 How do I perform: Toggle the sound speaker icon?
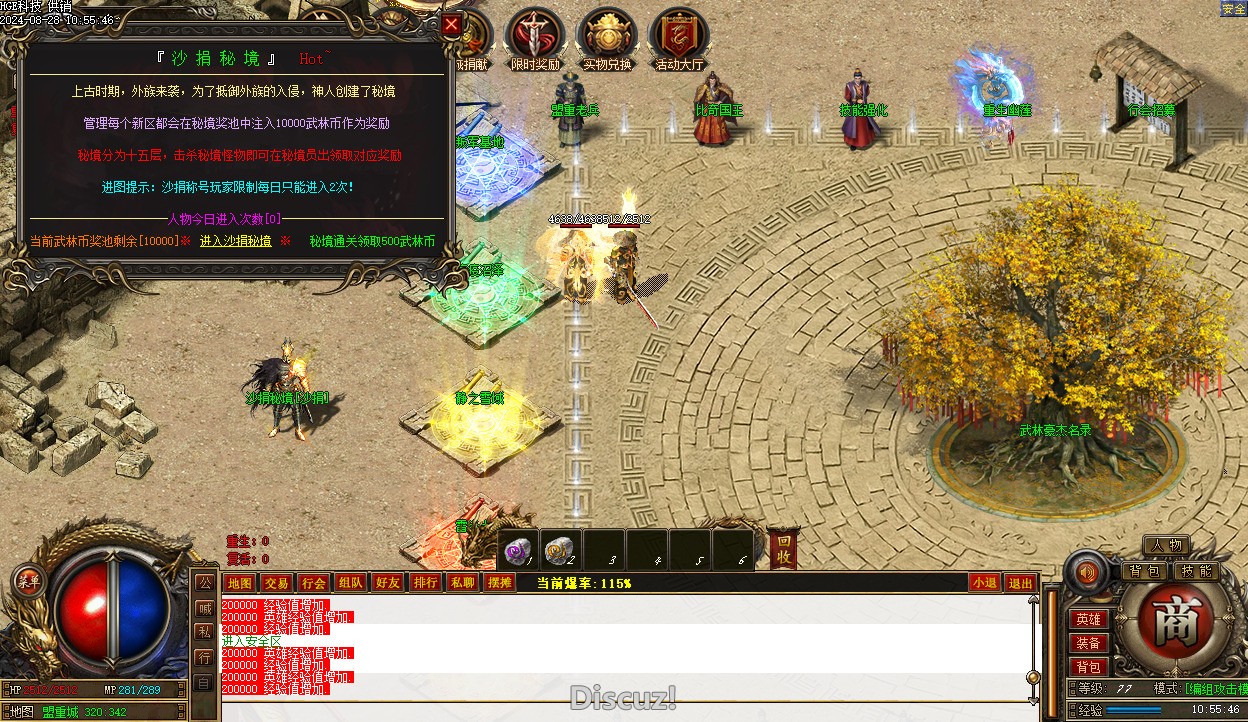point(1086,573)
